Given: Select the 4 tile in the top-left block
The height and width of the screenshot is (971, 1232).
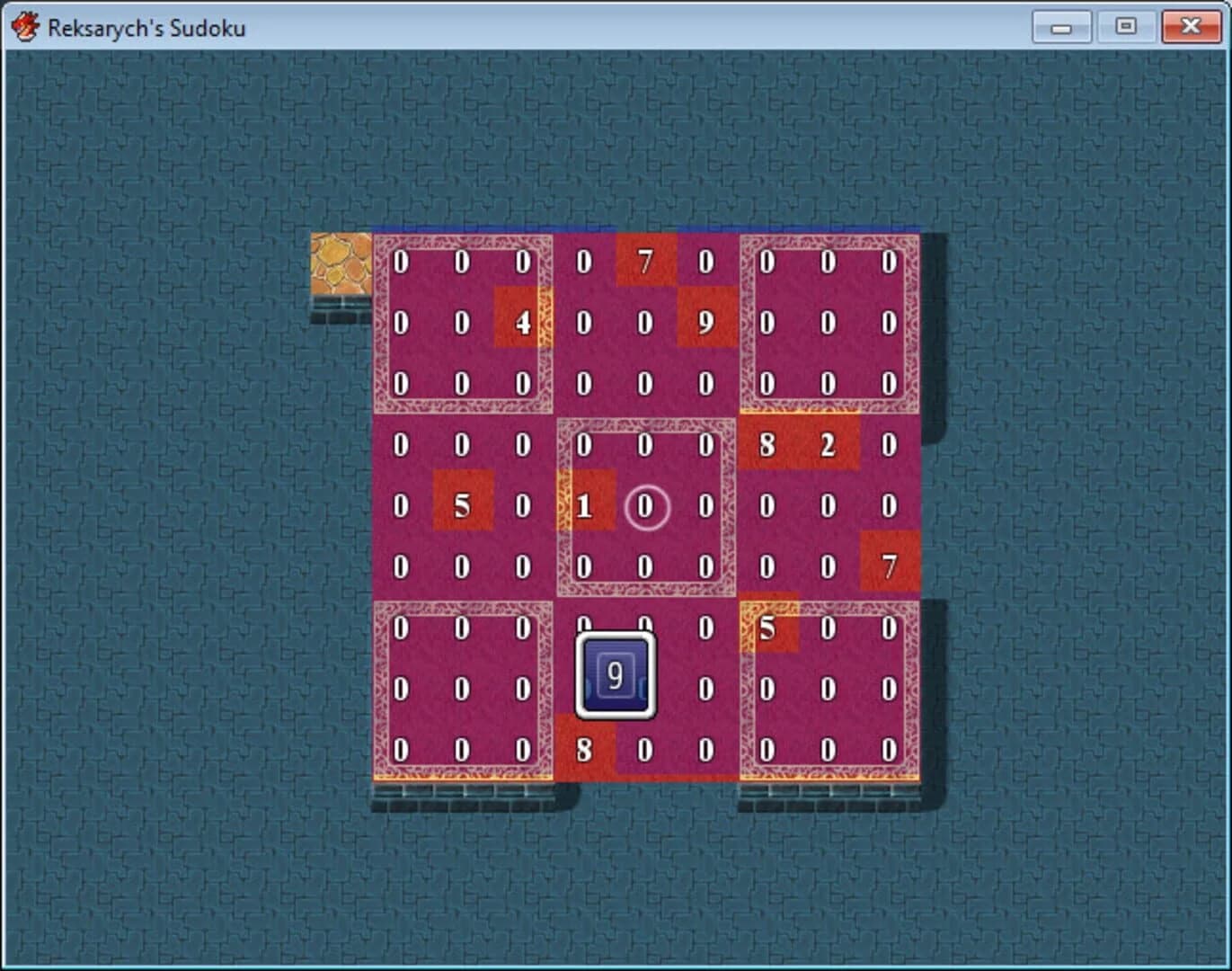Looking at the screenshot, I should tap(522, 322).
